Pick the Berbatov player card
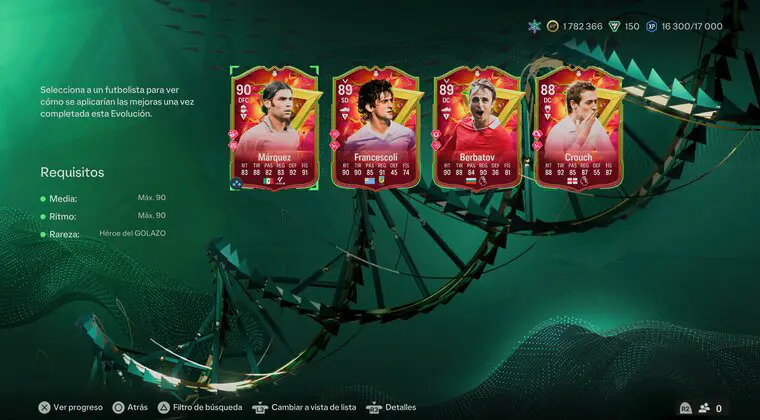Viewport: 760px width, 420px height. pos(476,128)
